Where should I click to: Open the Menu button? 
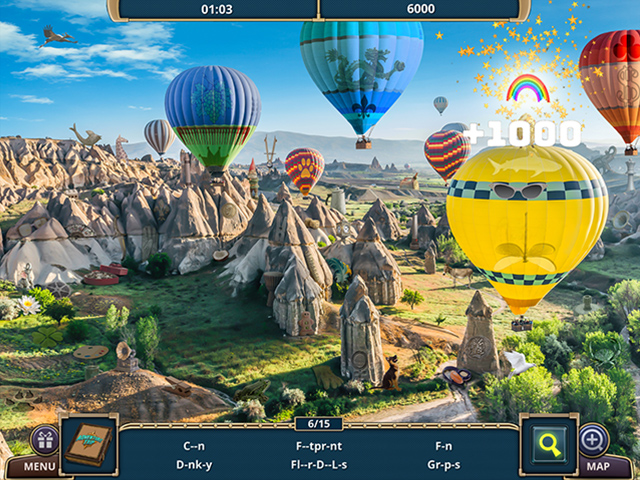[40, 466]
